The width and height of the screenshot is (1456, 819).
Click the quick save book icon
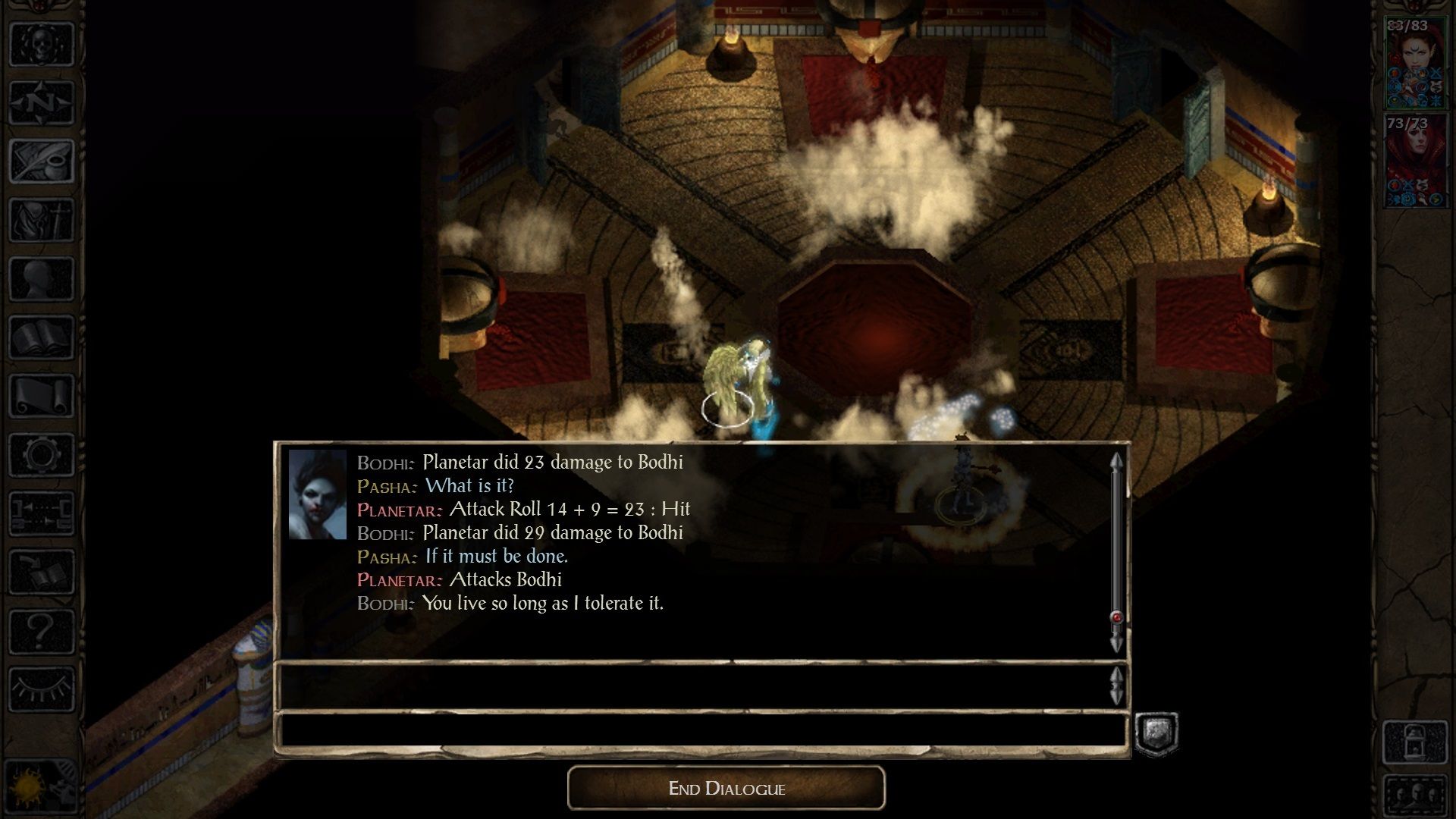(42, 573)
